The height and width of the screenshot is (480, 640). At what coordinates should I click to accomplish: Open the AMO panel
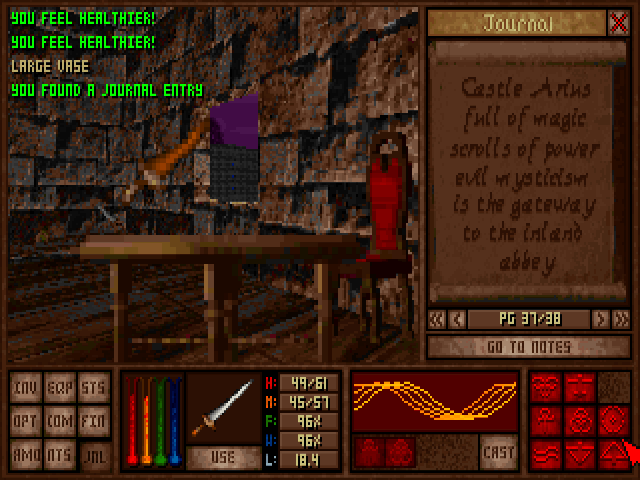(x=26, y=453)
